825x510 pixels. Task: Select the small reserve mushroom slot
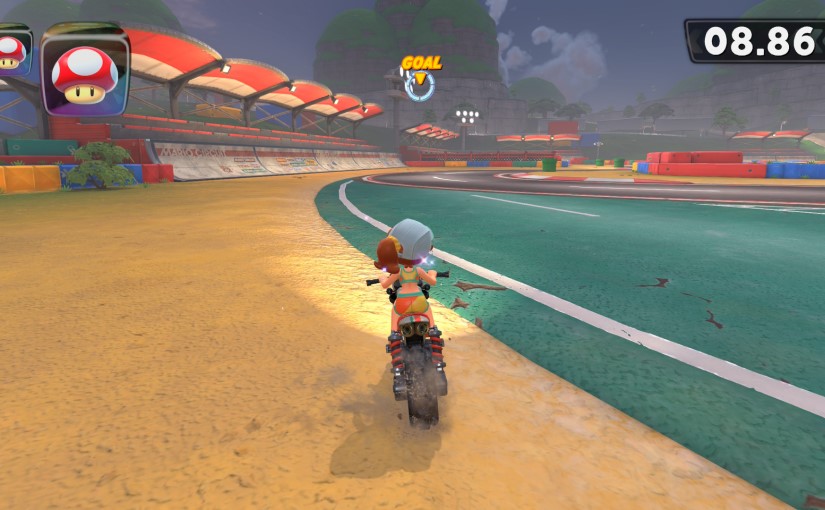(12, 52)
